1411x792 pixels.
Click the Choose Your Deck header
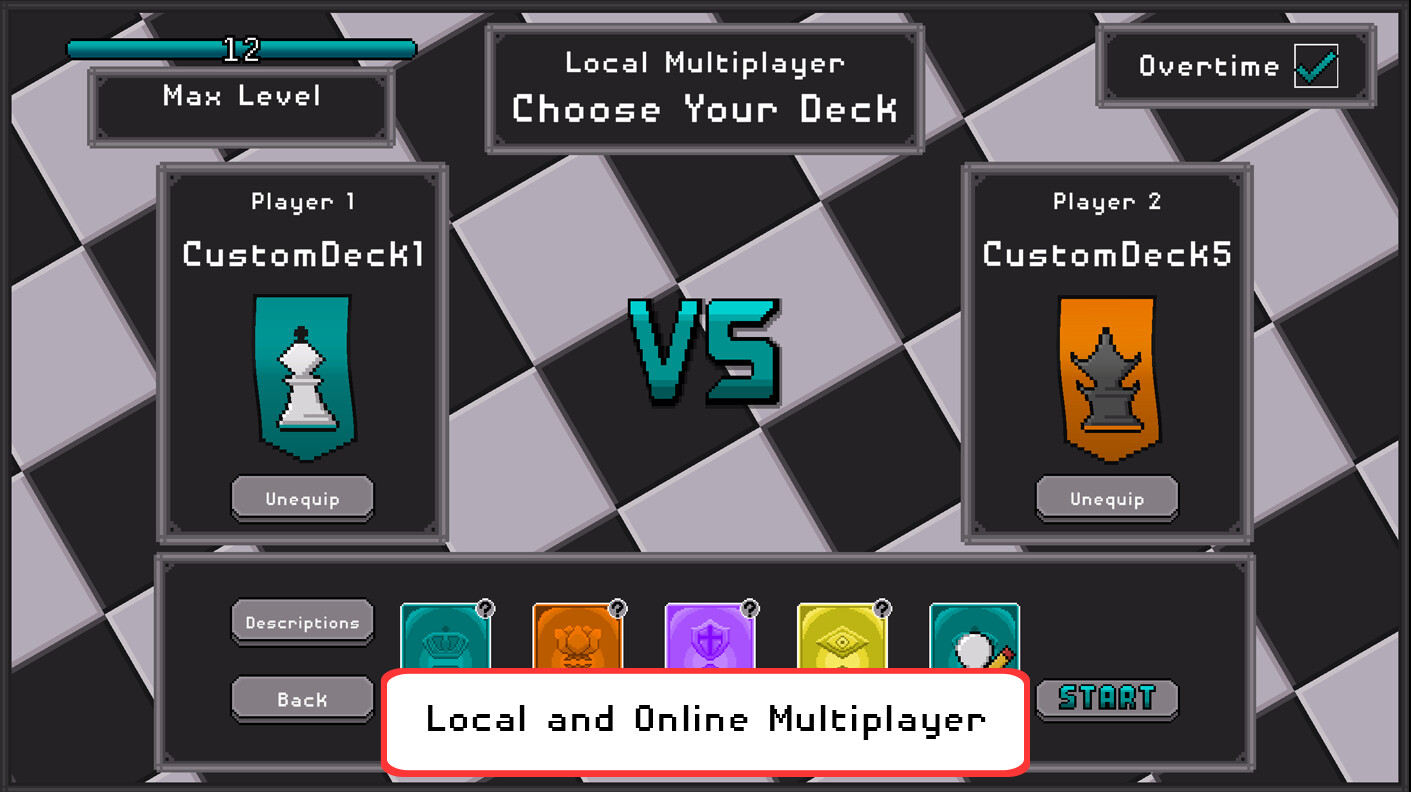pos(704,110)
